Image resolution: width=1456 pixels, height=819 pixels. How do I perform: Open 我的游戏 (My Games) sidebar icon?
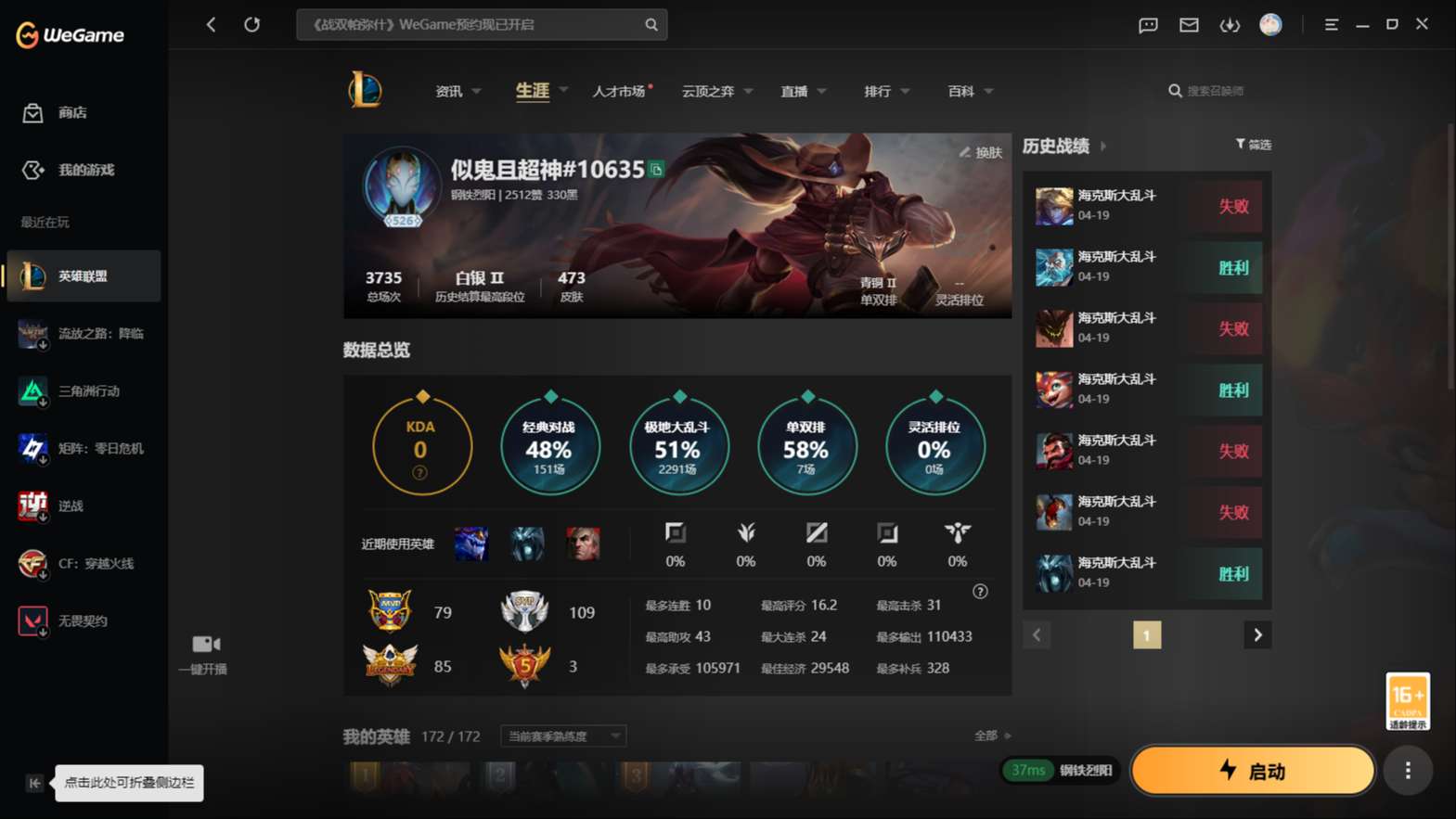click(32, 170)
